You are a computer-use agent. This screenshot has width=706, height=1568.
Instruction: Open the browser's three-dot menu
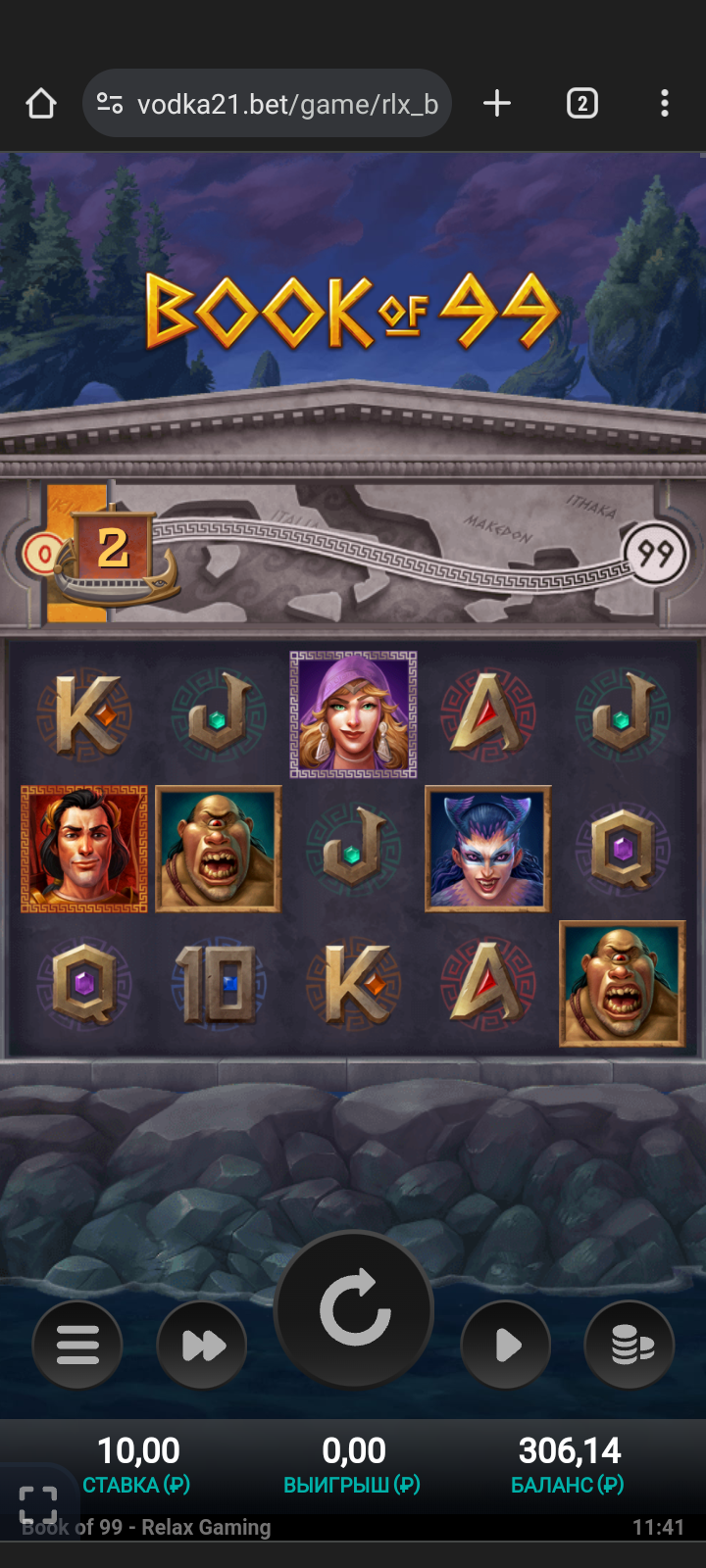tap(665, 104)
